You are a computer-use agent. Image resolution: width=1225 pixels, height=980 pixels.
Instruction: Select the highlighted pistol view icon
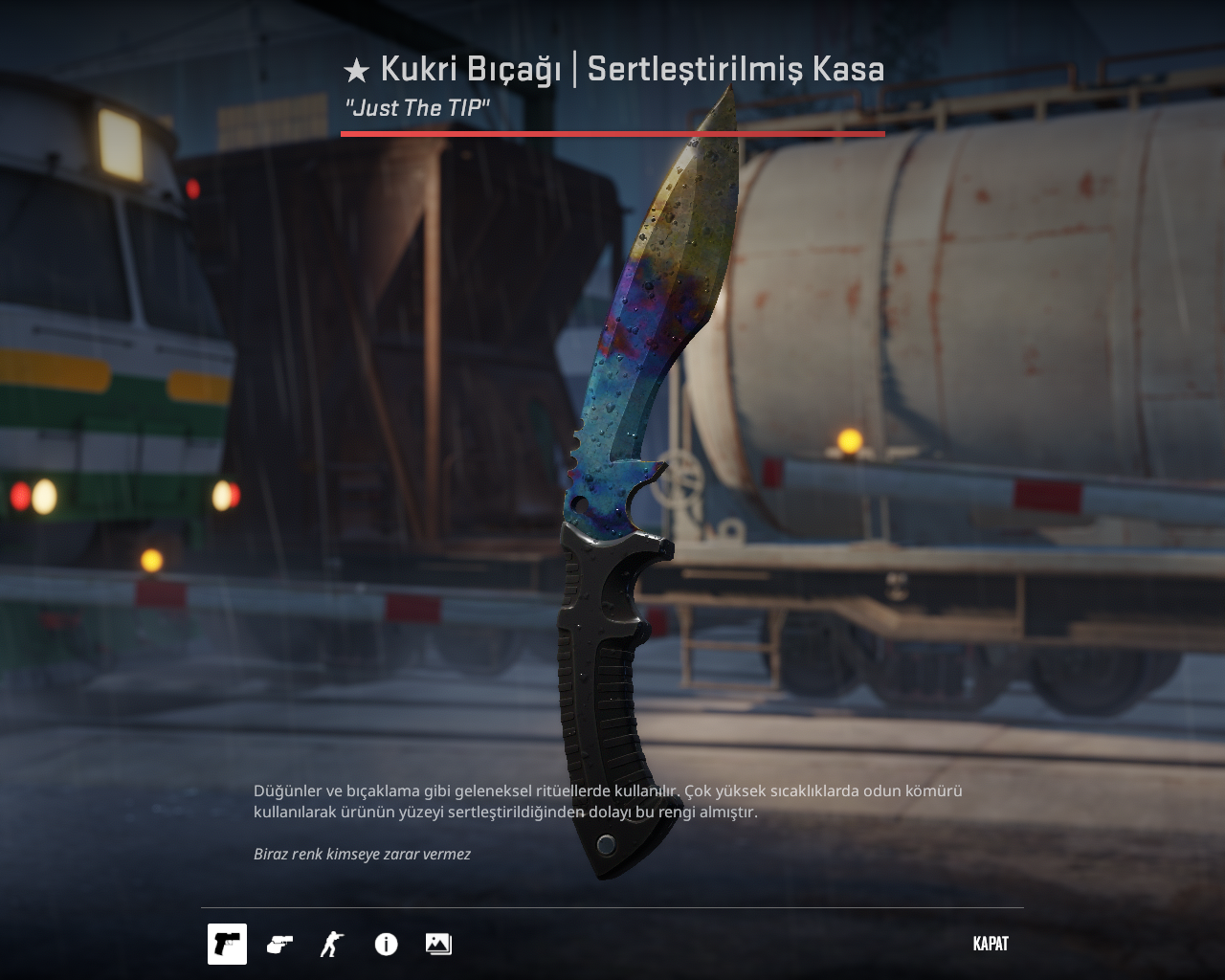pyautogui.click(x=227, y=944)
